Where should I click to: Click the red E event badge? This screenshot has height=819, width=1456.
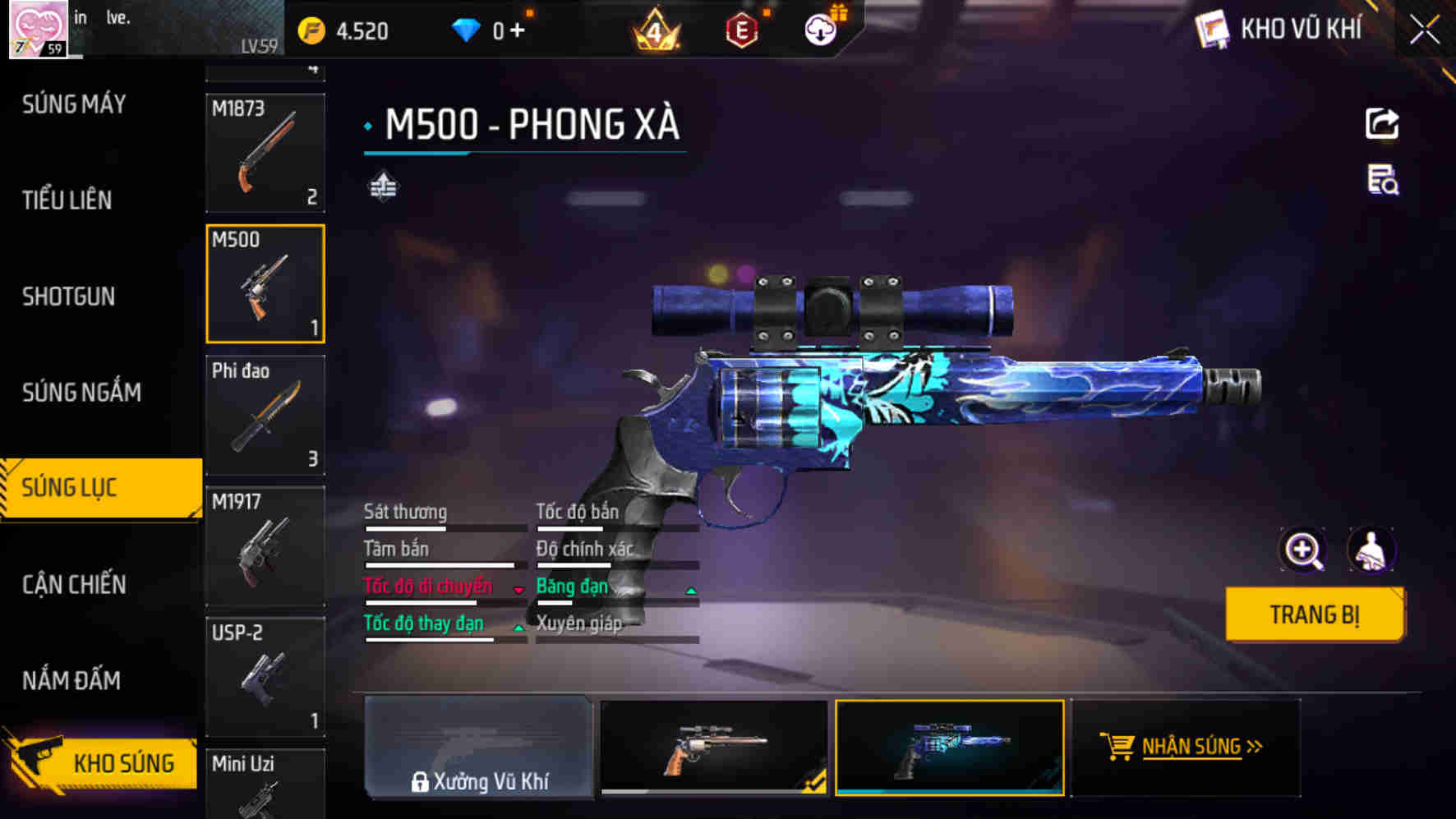coord(741,27)
